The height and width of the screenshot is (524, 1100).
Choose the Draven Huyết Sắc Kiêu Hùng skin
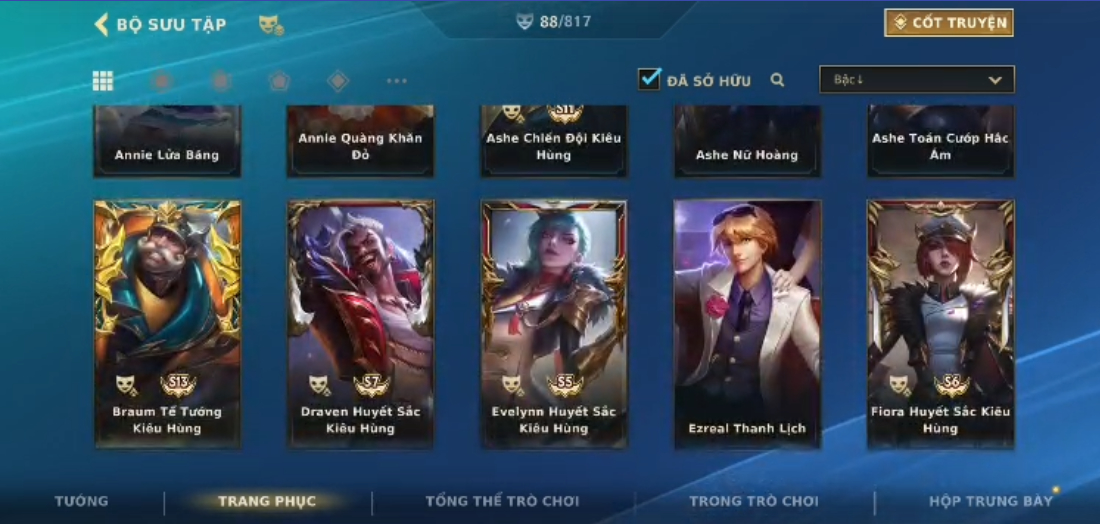point(360,322)
